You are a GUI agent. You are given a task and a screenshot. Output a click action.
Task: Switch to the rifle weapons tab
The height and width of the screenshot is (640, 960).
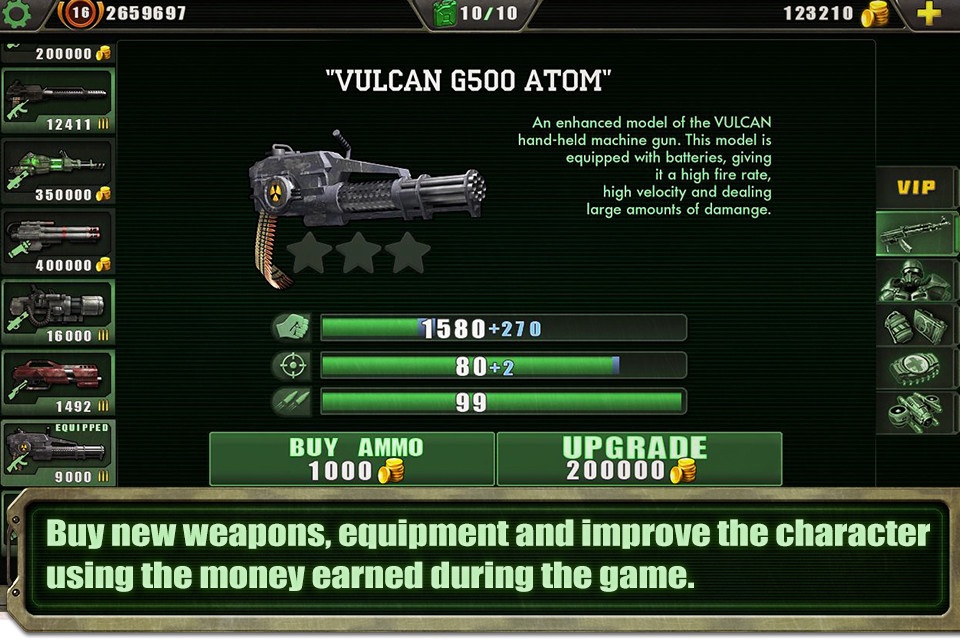click(x=917, y=234)
